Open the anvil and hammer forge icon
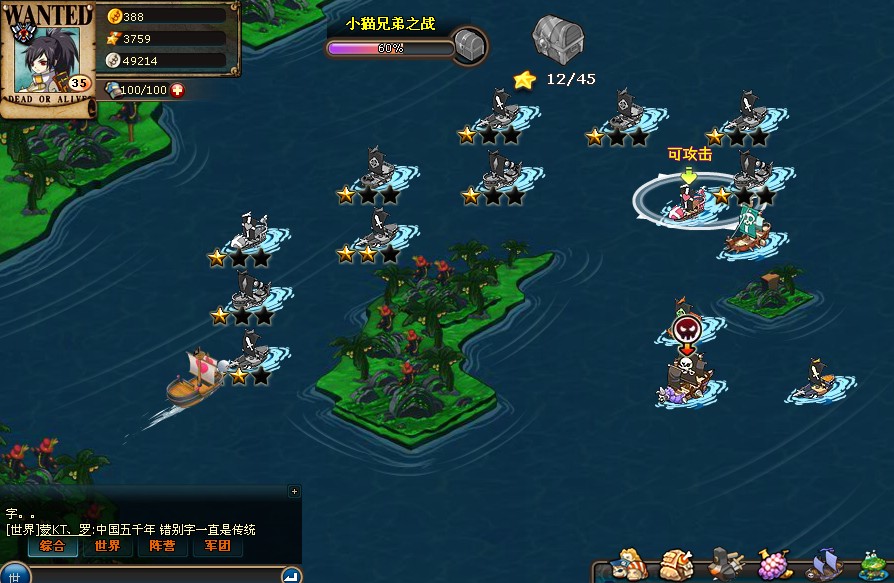This screenshot has width=894, height=583. coord(727,564)
